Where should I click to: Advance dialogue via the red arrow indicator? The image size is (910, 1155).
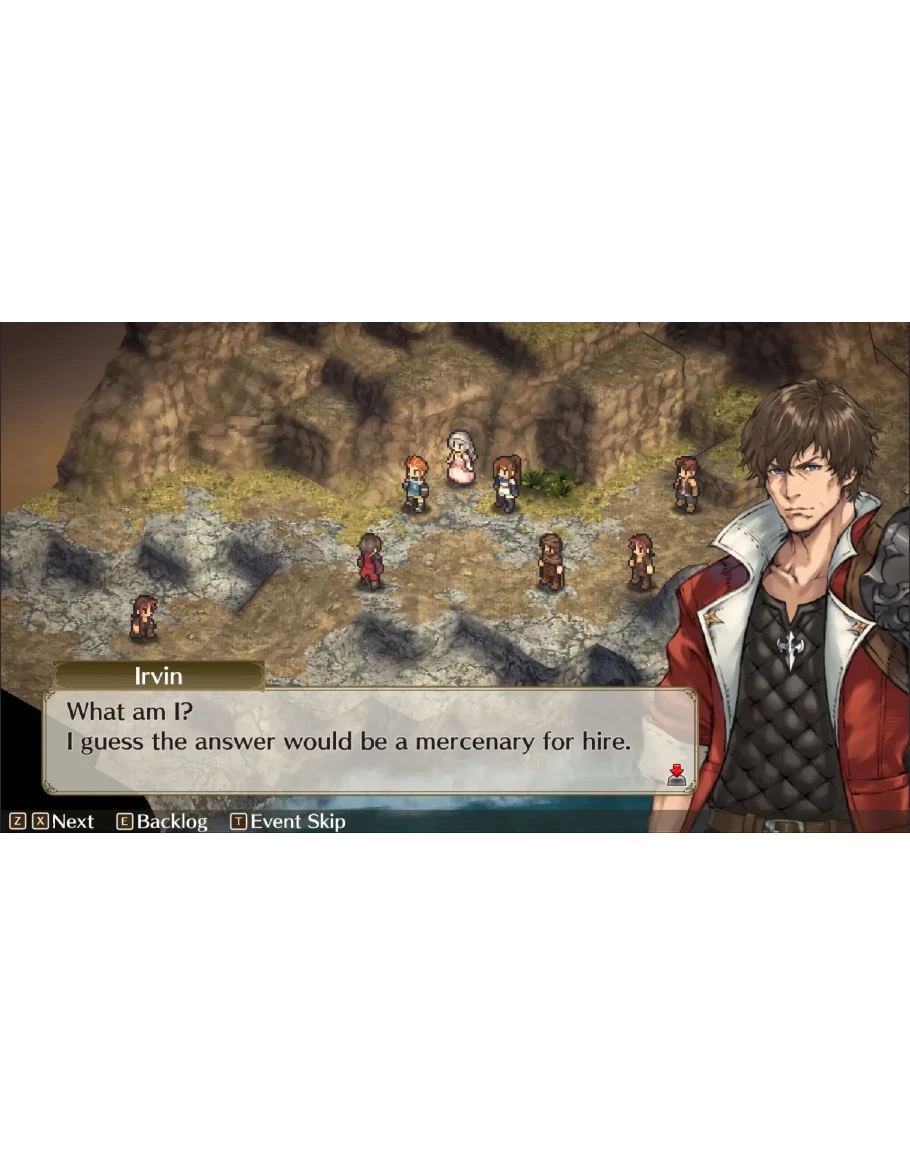point(677,774)
